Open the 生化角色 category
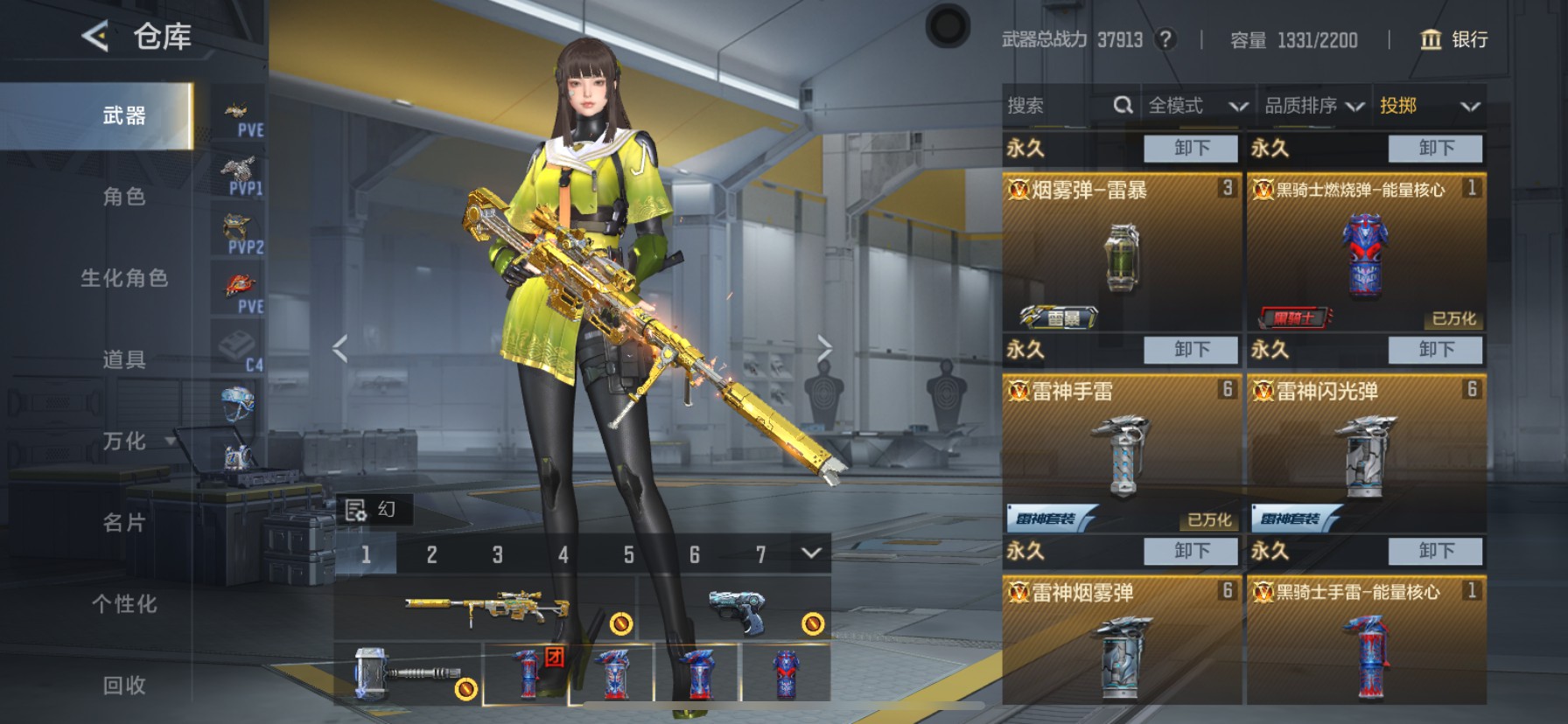1568x724 pixels. click(x=124, y=278)
